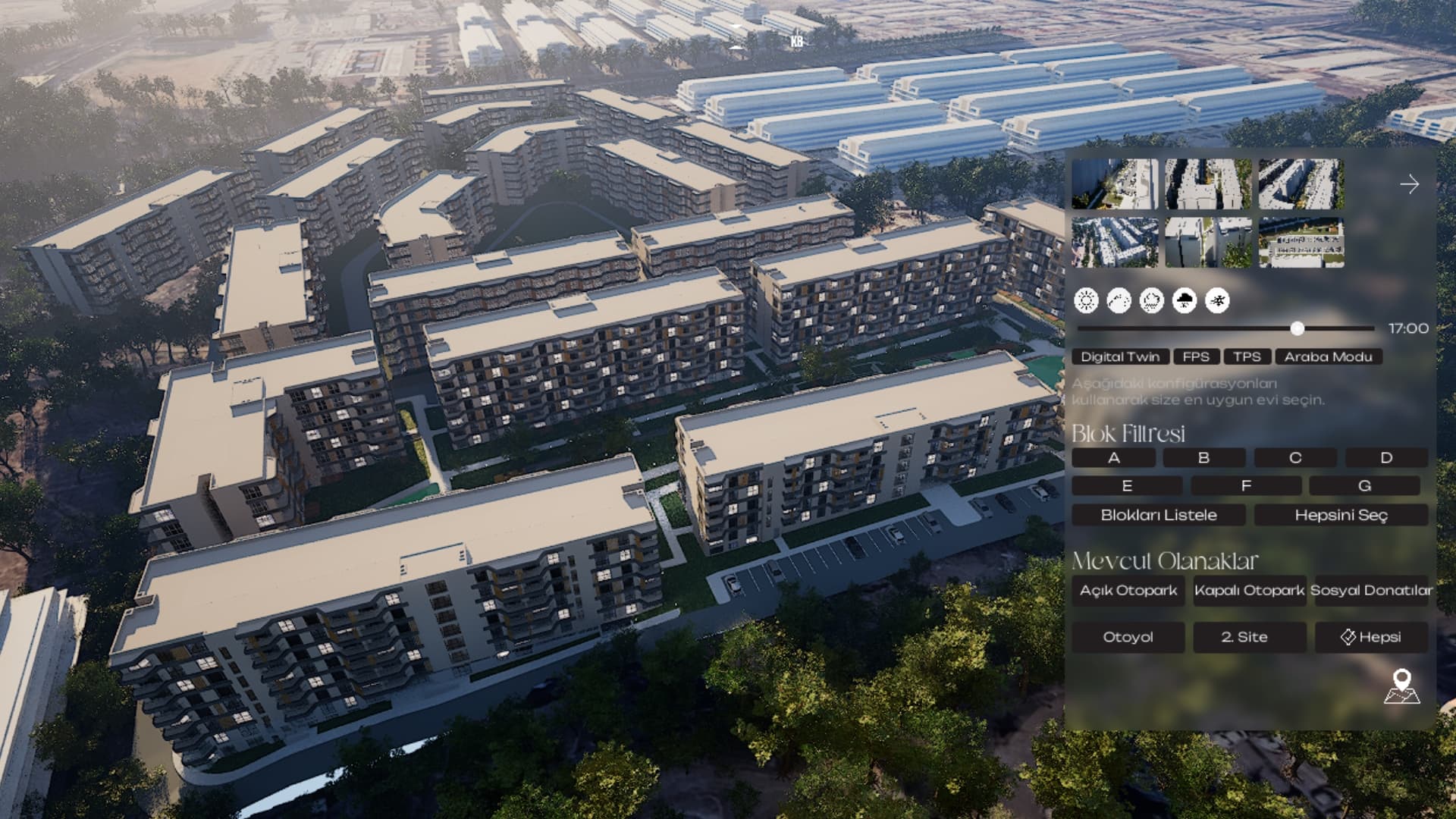Image resolution: width=1456 pixels, height=819 pixels.
Task: Toggle the Açık Otopark amenity filter
Action: [x=1128, y=590]
